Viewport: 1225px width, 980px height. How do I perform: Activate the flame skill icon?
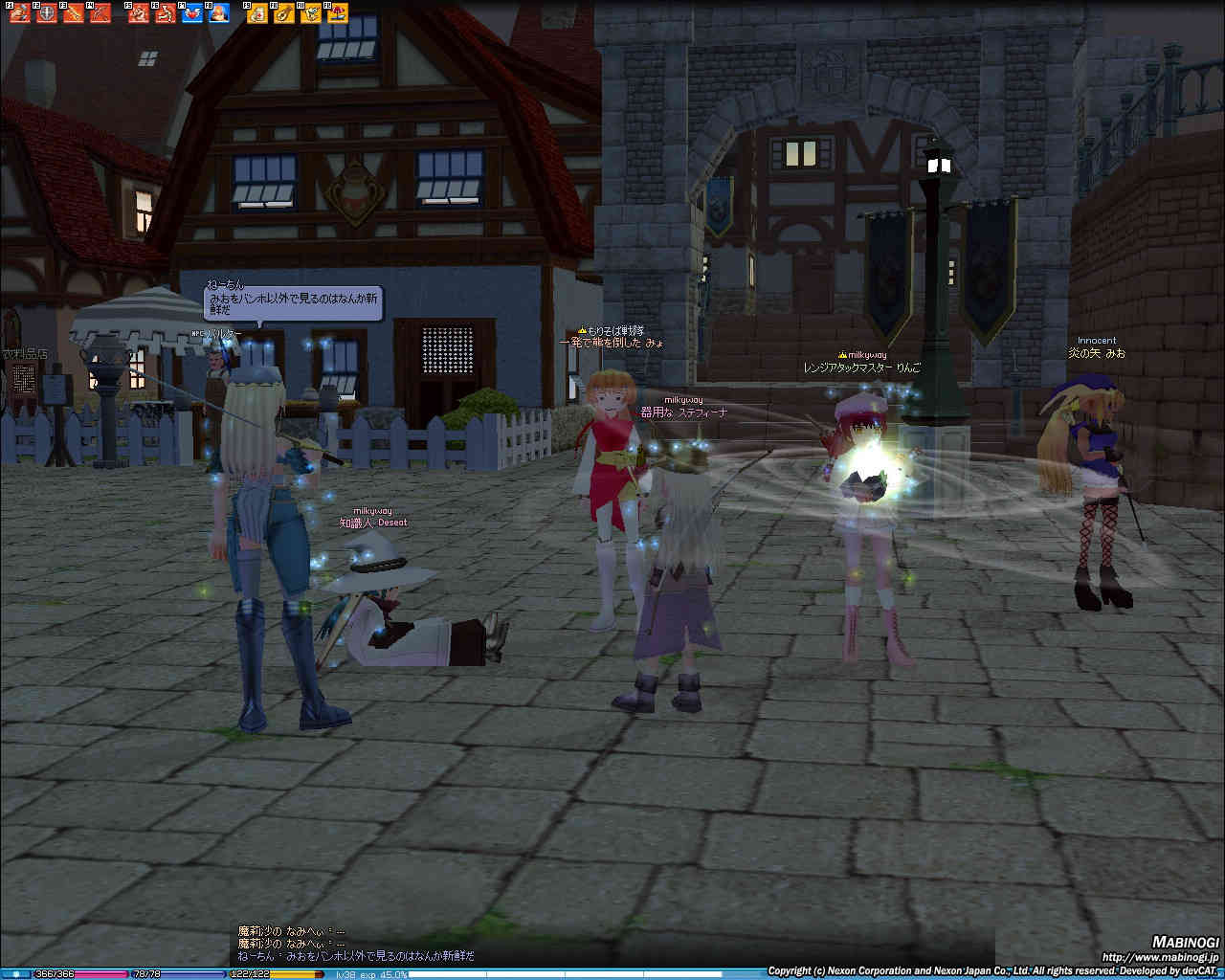[219, 13]
